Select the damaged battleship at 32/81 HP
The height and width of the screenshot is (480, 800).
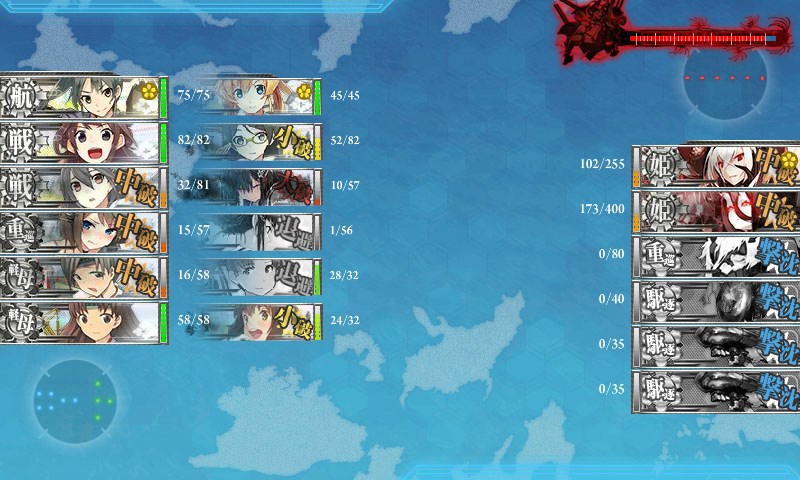coord(82,187)
